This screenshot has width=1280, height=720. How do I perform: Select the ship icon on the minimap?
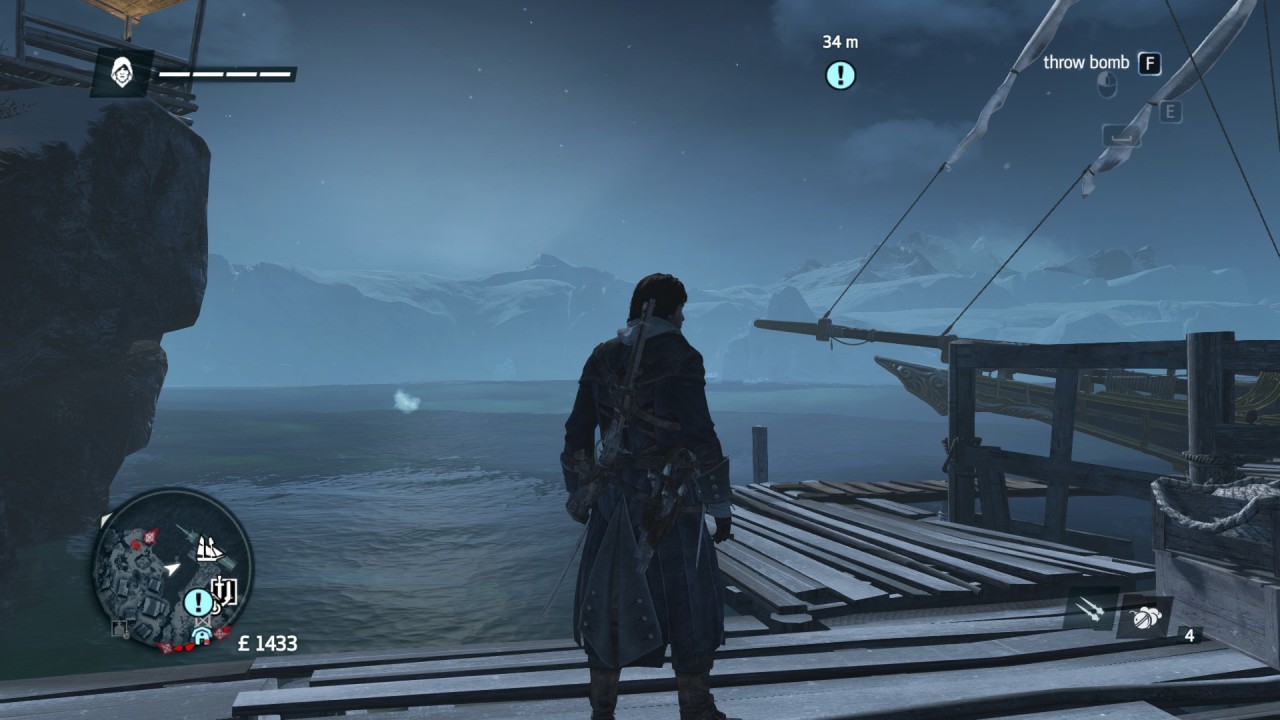click(x=208, y=548)
